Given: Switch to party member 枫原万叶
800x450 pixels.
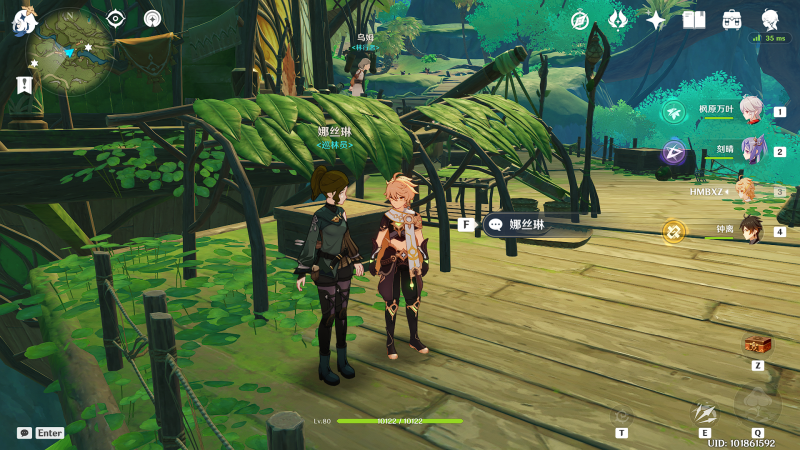Looking at the screenshot, I should tap(751, 110).
